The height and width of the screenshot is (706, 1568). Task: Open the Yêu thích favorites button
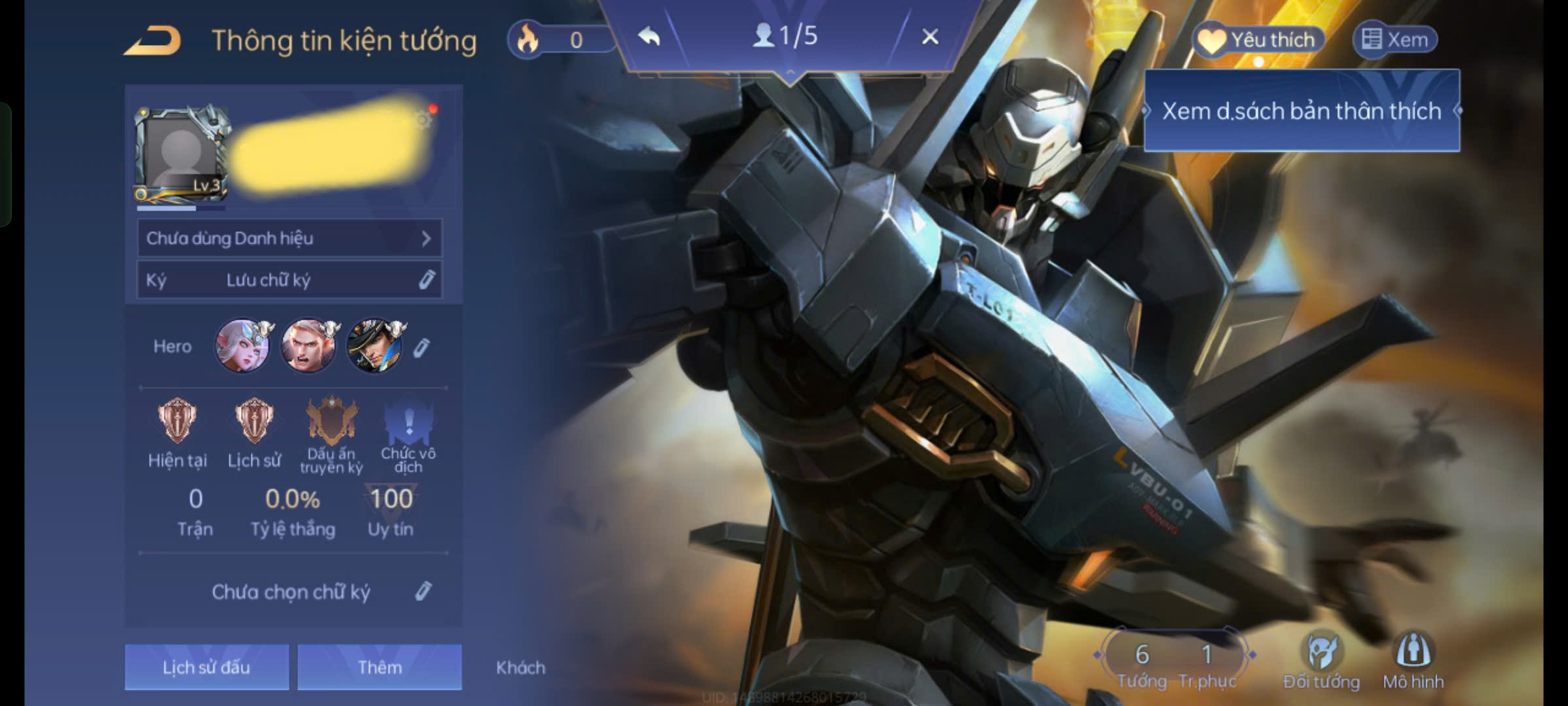tap(1258, 40)
